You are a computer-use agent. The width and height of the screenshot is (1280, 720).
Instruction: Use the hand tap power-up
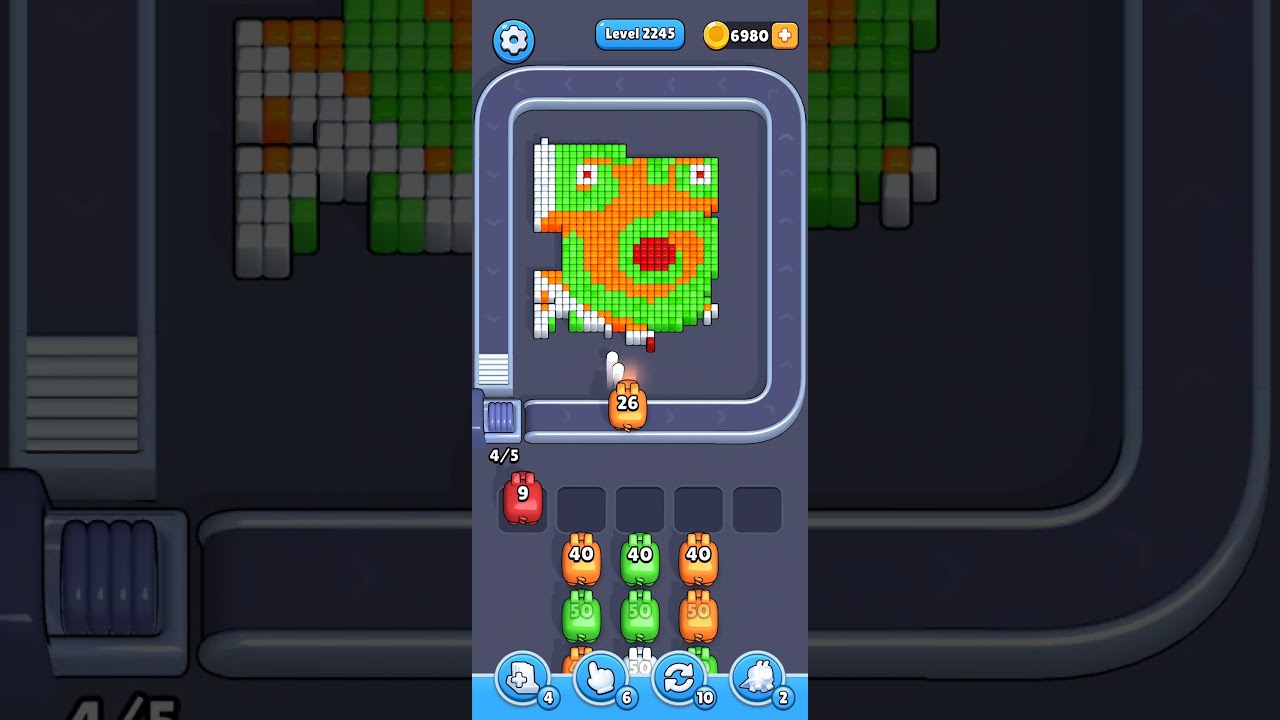(602, 678)
